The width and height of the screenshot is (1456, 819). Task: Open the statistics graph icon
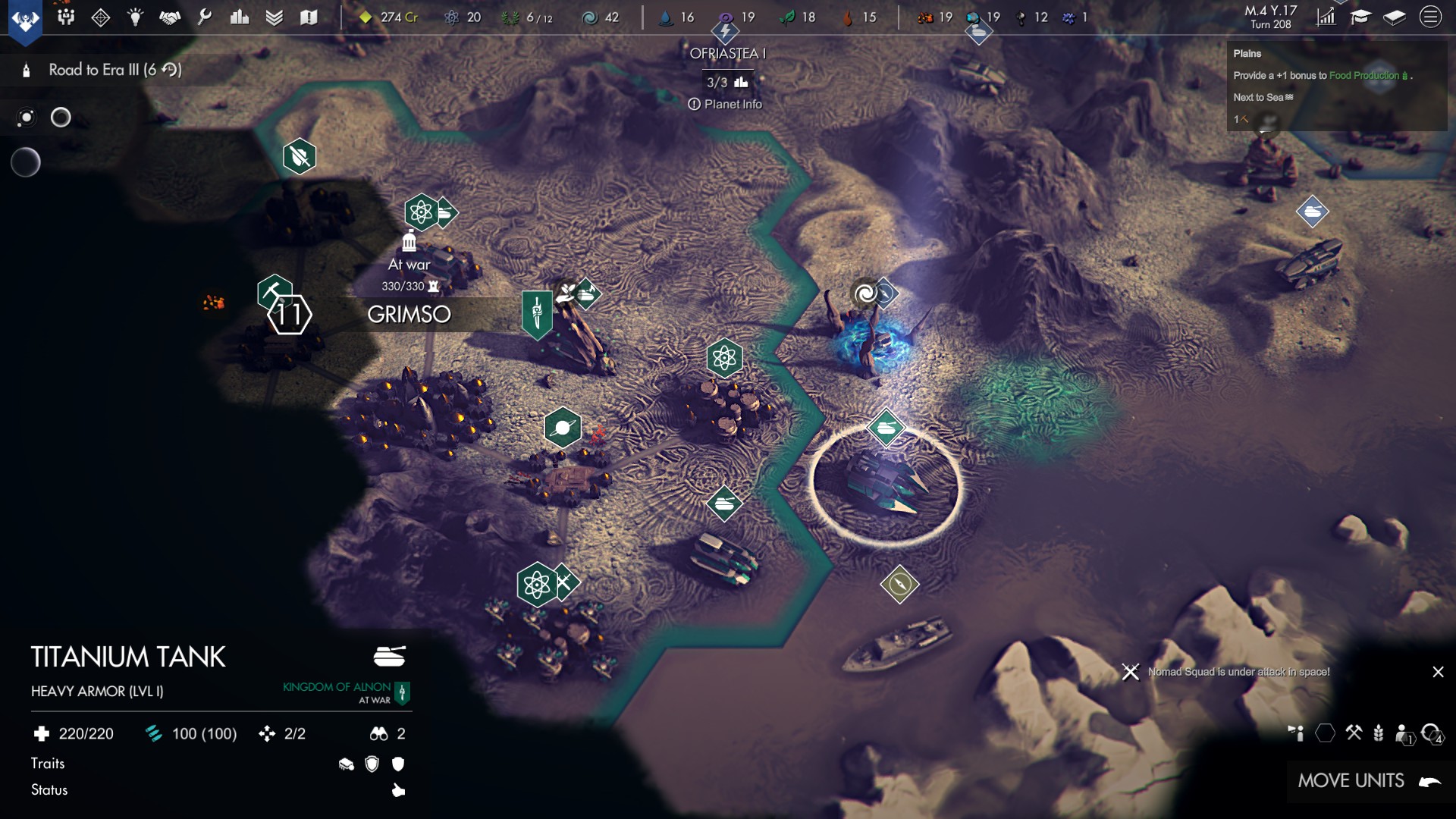(x=1326, y=17)
